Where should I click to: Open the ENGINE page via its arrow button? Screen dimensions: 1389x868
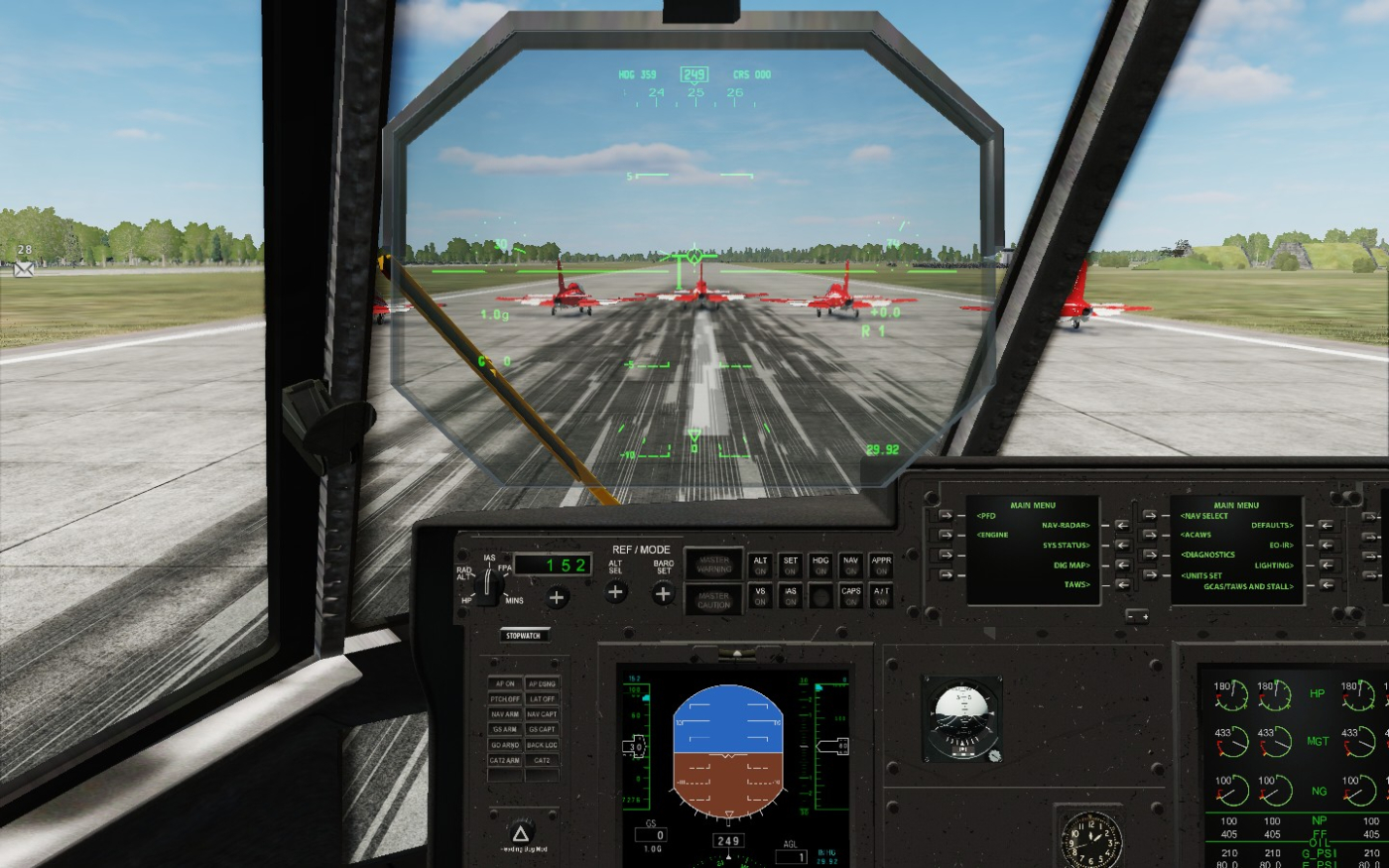[x=945, y=536]
